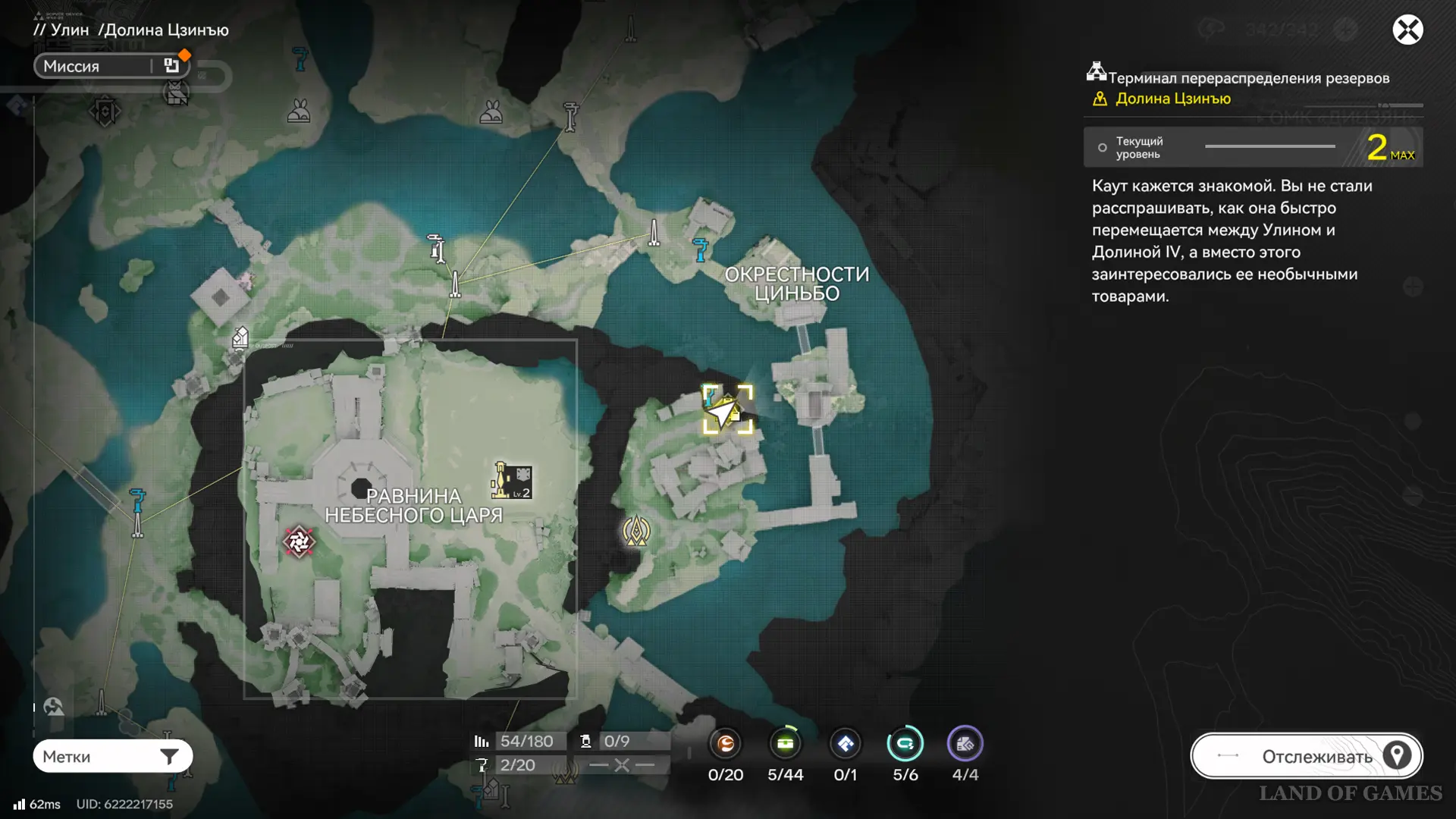Select the house marker on the map
This screenshot has width=1456, height=819.
[240, 337]
